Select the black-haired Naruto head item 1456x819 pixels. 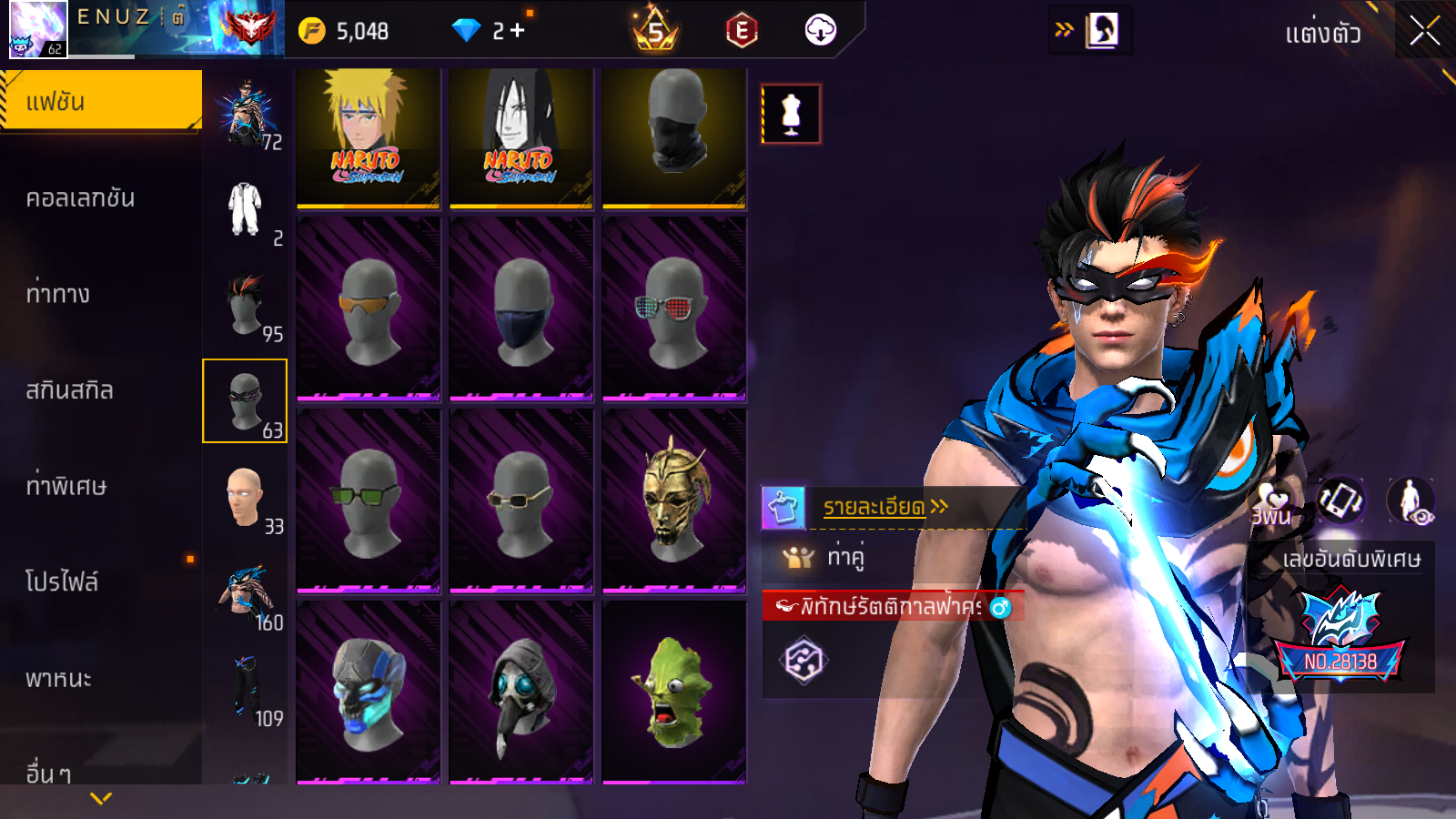pos(521,136)
